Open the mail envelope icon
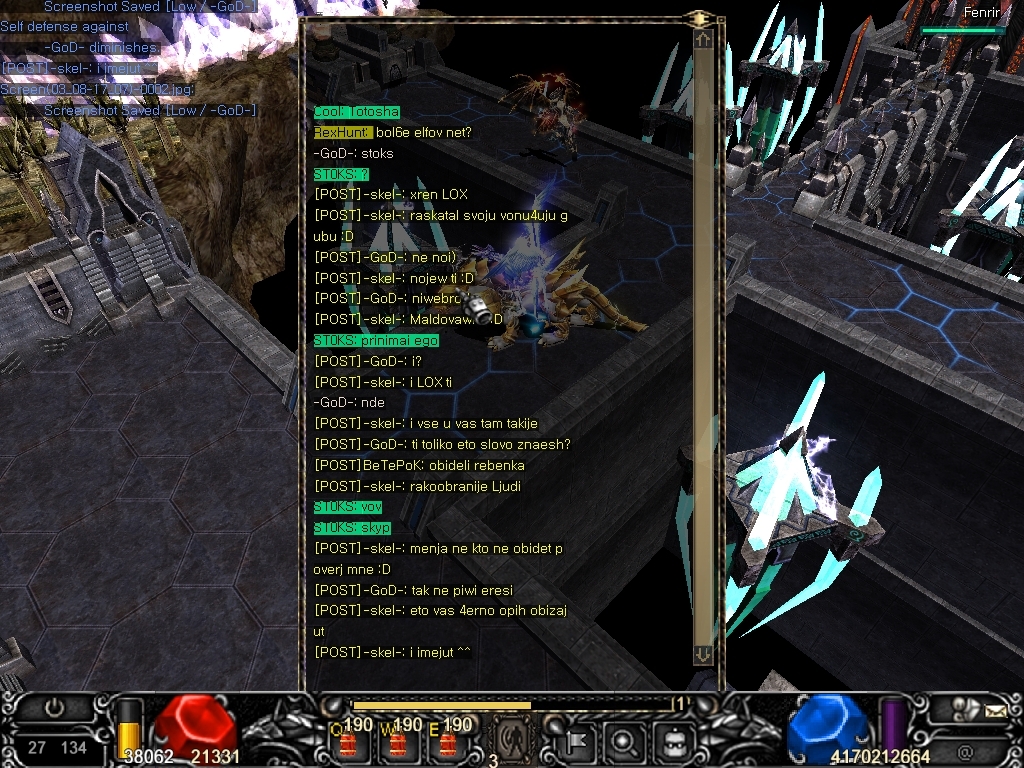 click(994, 712)
